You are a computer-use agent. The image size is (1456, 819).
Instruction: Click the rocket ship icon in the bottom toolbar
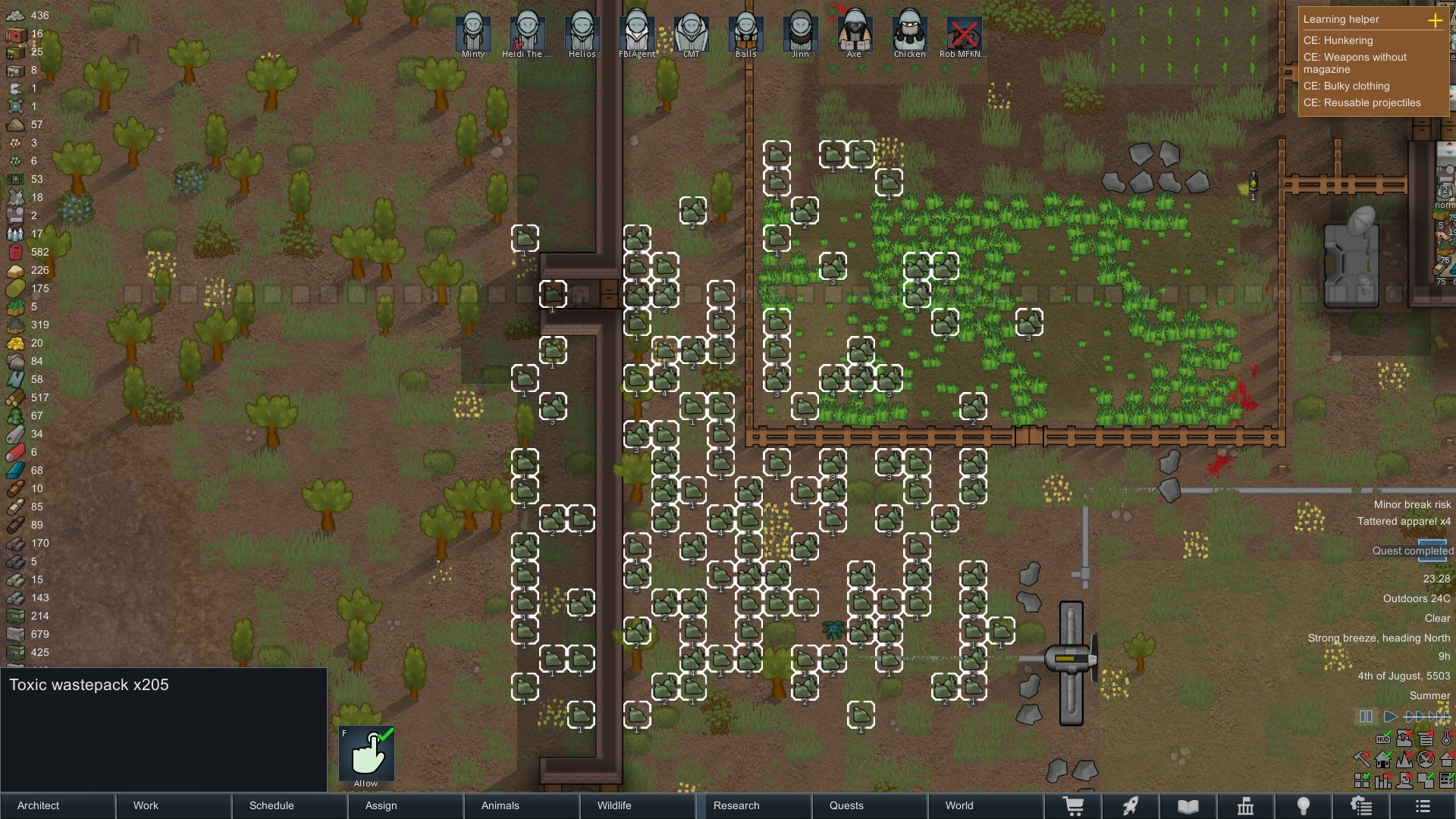[x=1130, y=806]
